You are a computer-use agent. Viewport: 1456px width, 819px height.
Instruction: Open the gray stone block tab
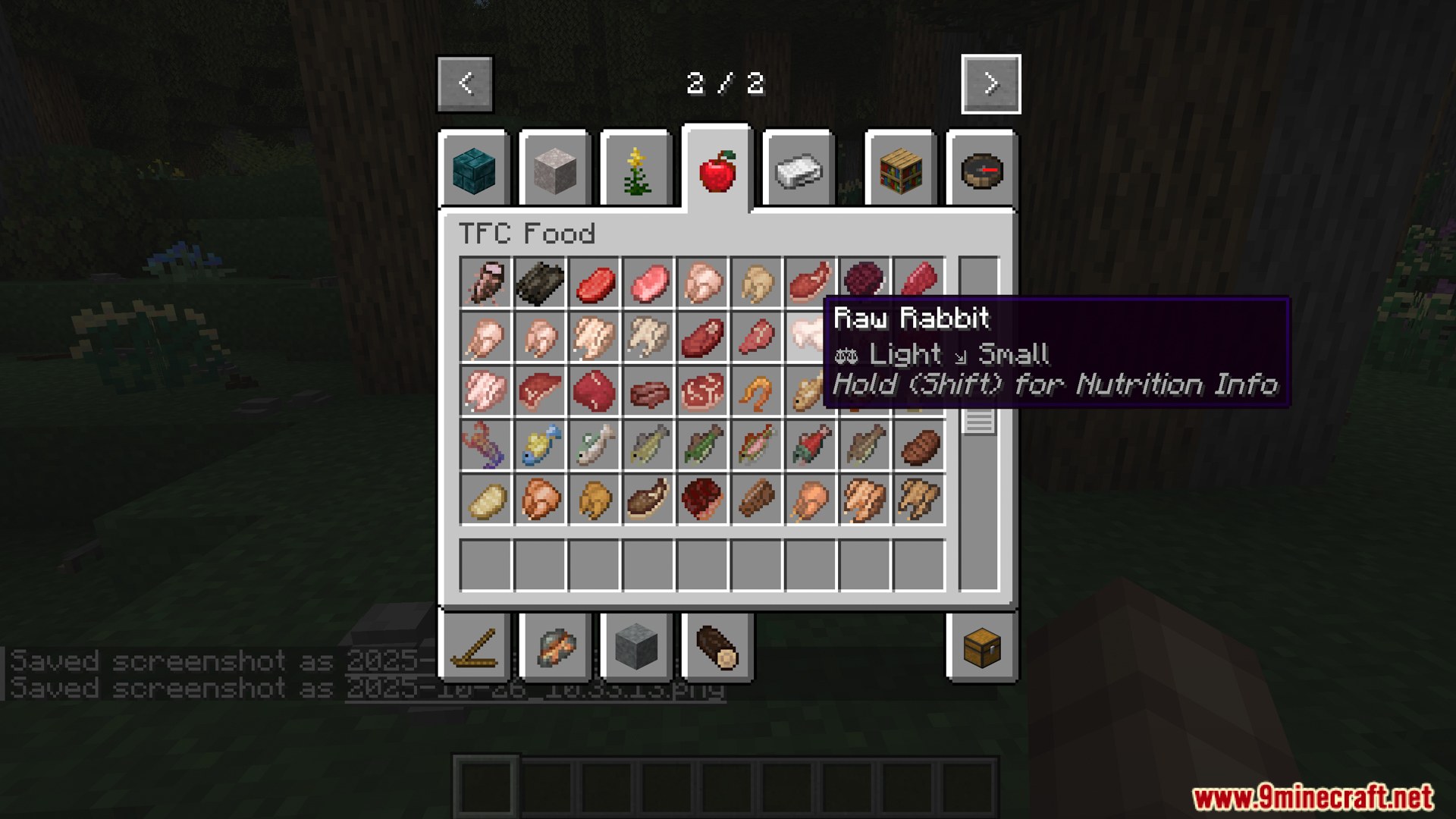tap(555, 171)
